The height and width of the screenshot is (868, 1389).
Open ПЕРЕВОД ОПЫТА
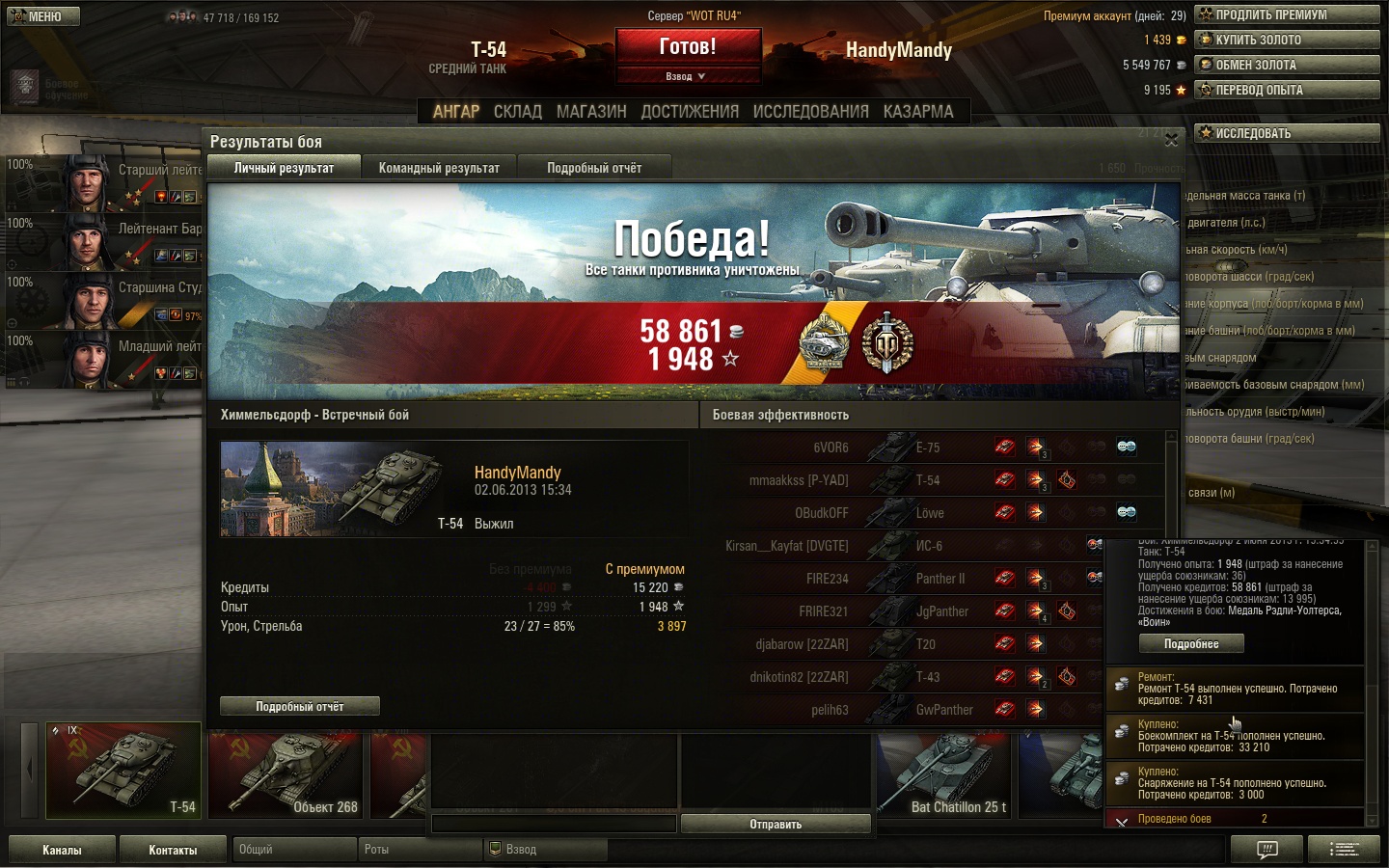(1287, 90)
